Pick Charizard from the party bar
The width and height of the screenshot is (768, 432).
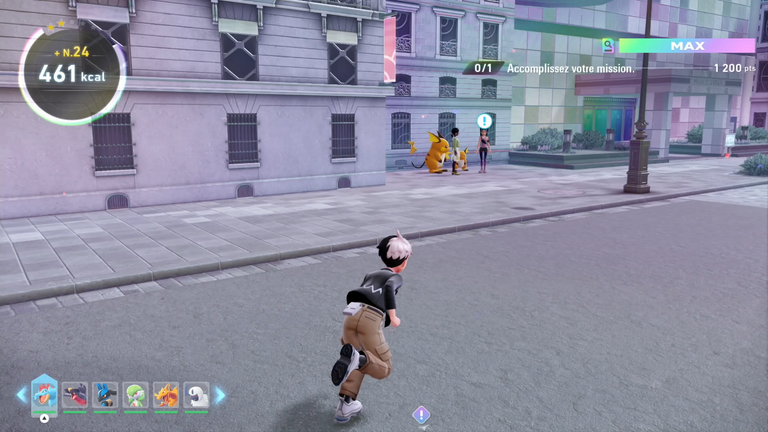point(166,395)
